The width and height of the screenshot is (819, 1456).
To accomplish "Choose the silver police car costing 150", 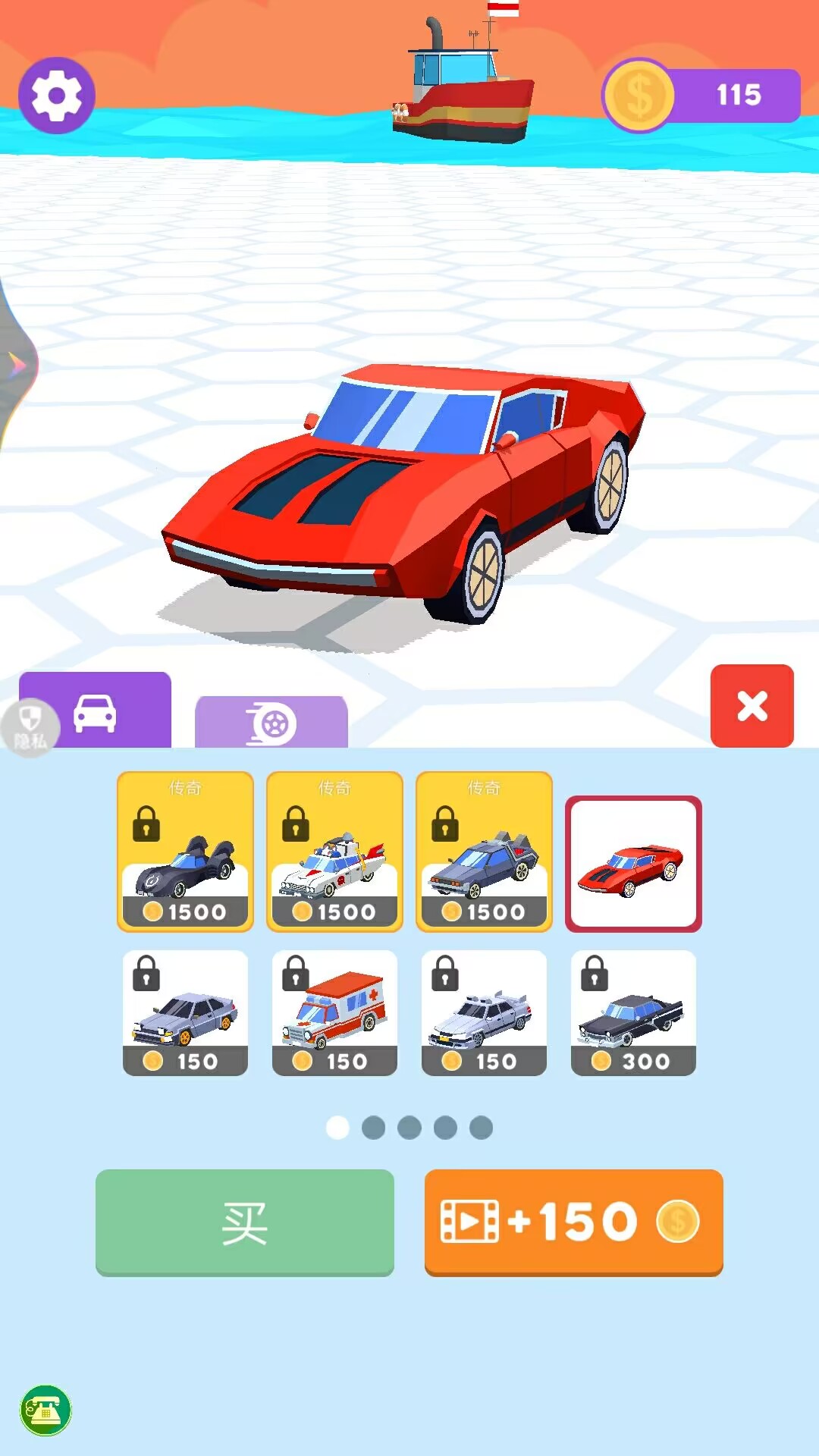I will coord(484,1012).
